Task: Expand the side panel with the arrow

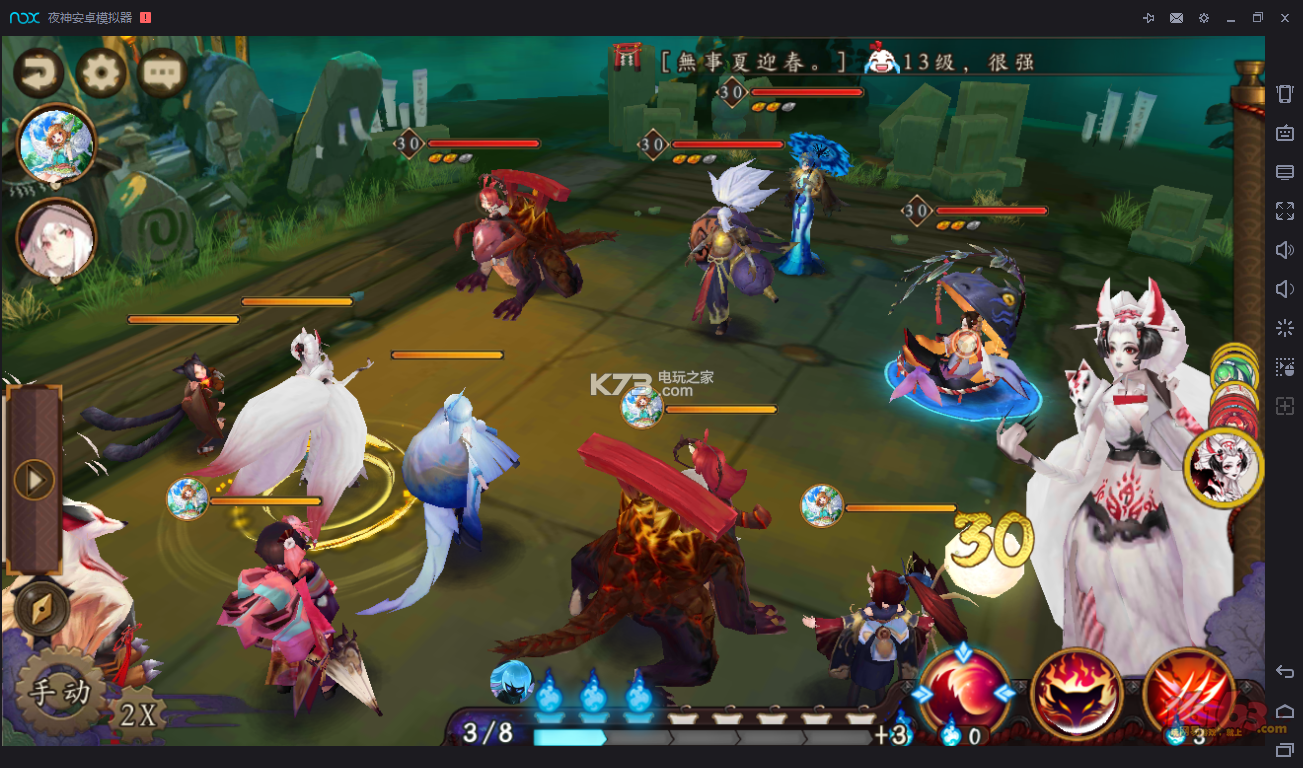Action: point(34,481)
